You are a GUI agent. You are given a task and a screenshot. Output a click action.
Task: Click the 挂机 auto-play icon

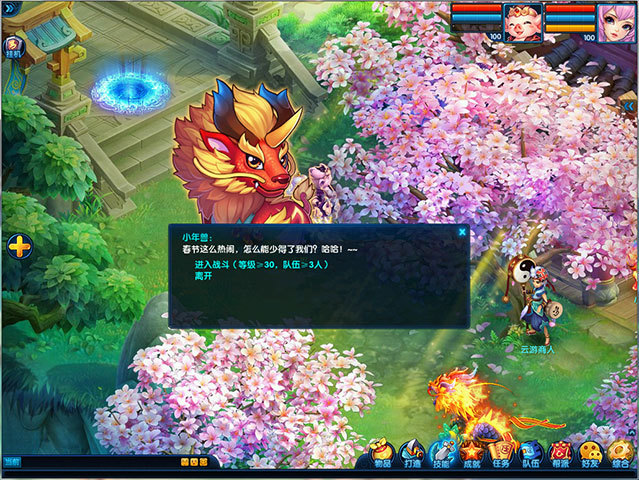coord(15,47)
